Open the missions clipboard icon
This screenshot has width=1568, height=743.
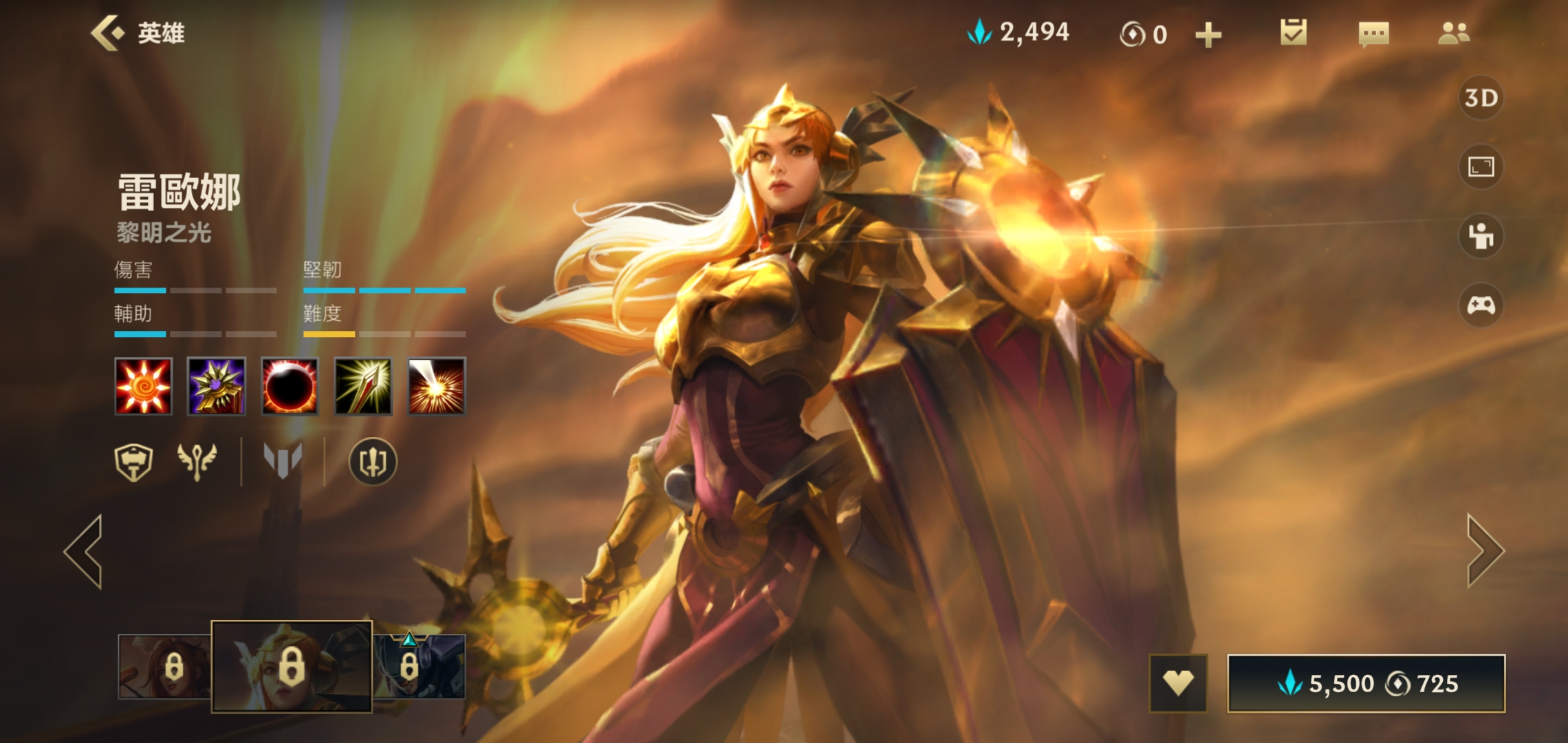(1293, 33)
